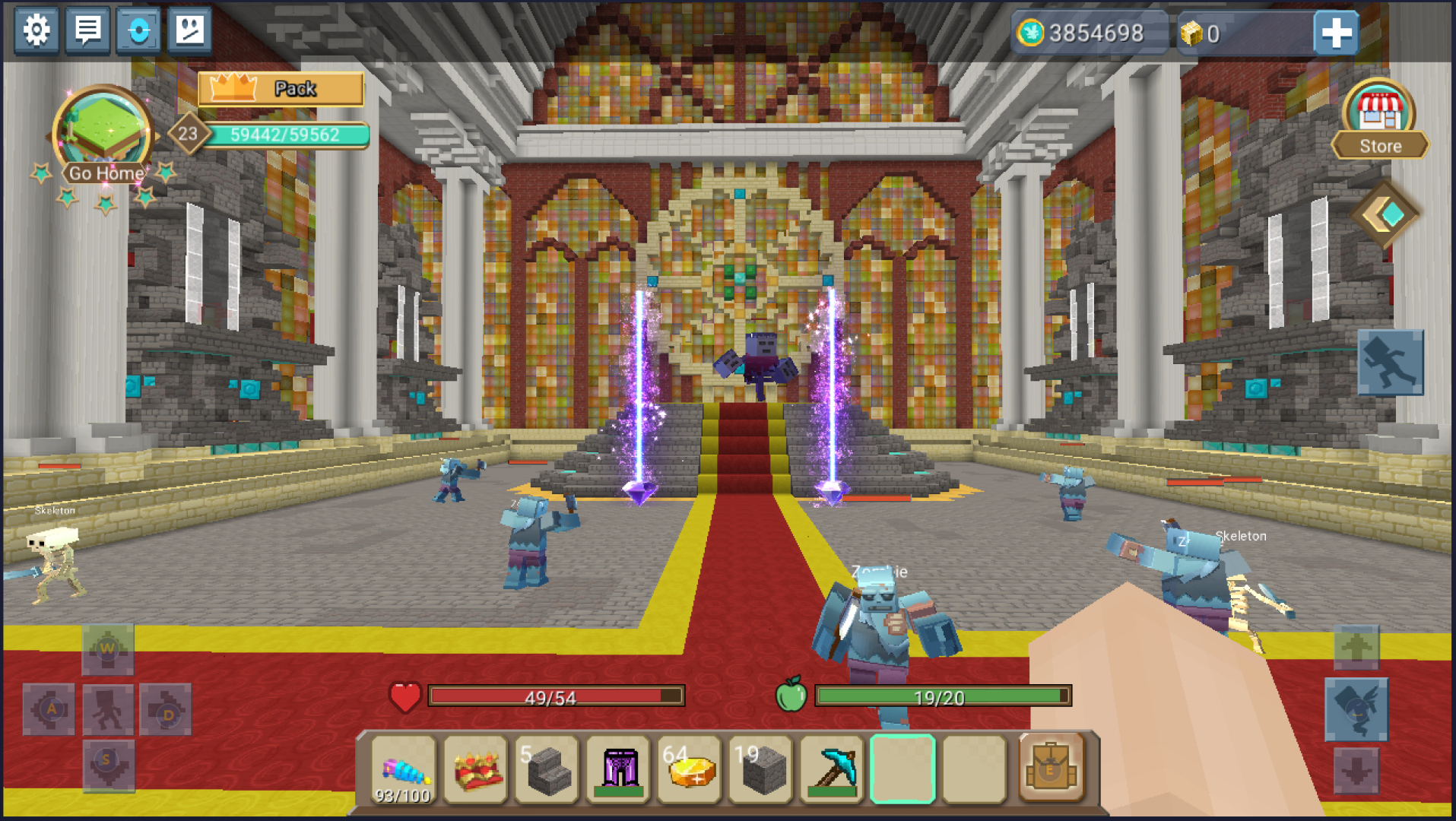Screen dimensions: 1456x821
Task: Select the stack of 64 gold
Action: 689,769
